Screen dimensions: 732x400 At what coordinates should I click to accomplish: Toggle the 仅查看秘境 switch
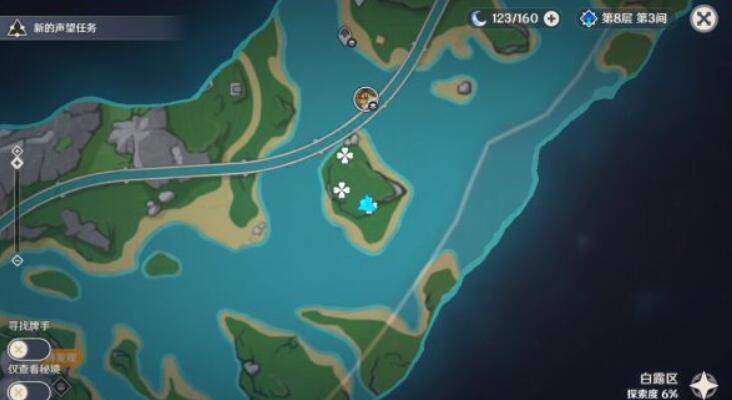28,391
